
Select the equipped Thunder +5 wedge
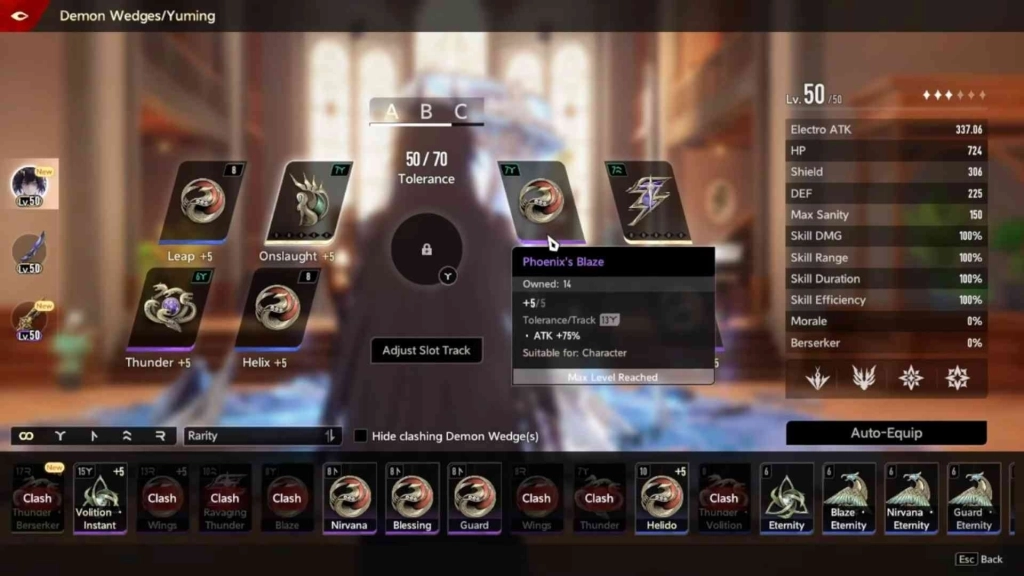(164, 308)
